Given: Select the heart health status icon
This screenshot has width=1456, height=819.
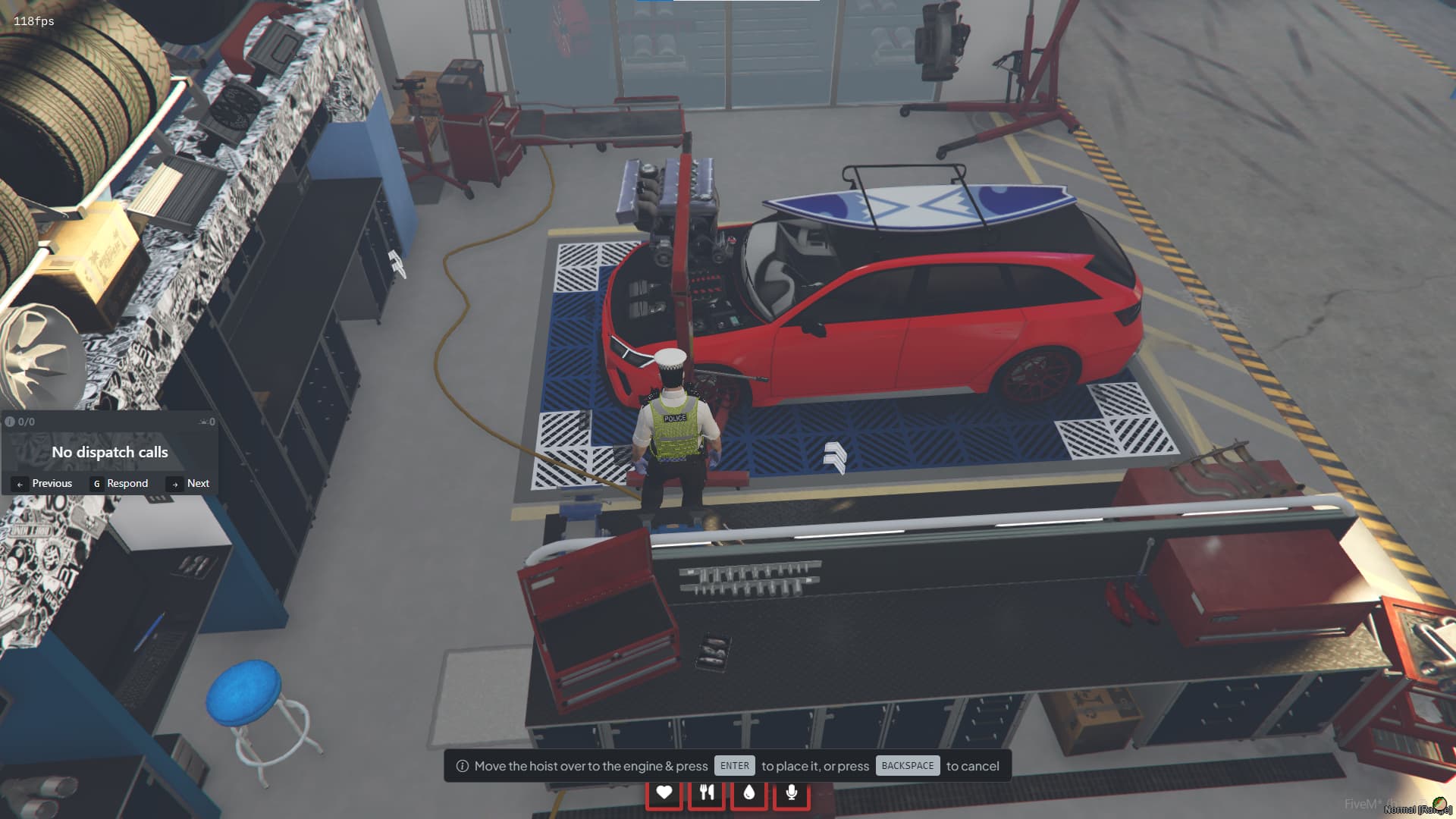Looking at the screenshot, I should [x=664, y=791].
